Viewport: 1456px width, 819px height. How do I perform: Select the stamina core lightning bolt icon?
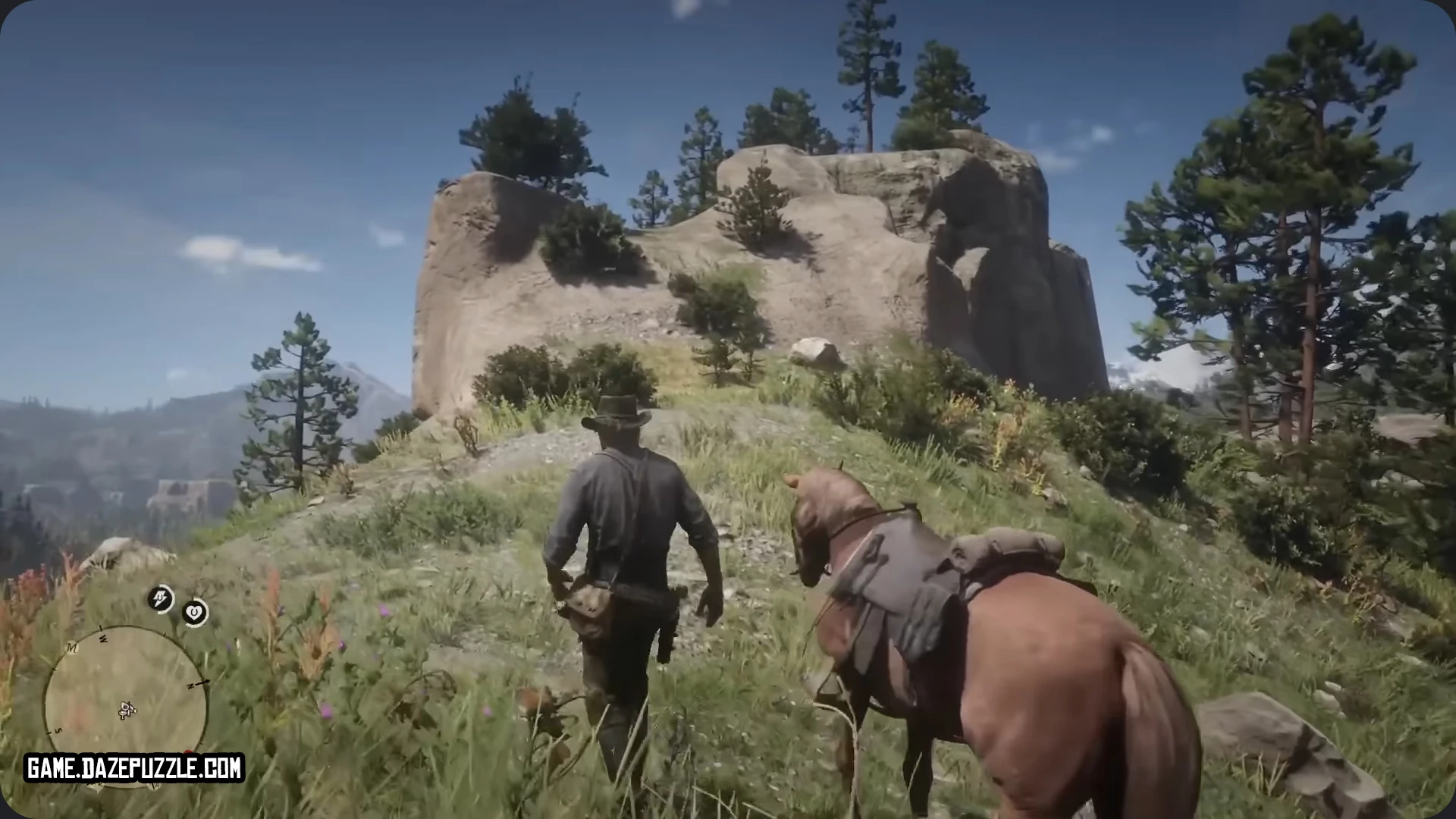coord(159,598)
